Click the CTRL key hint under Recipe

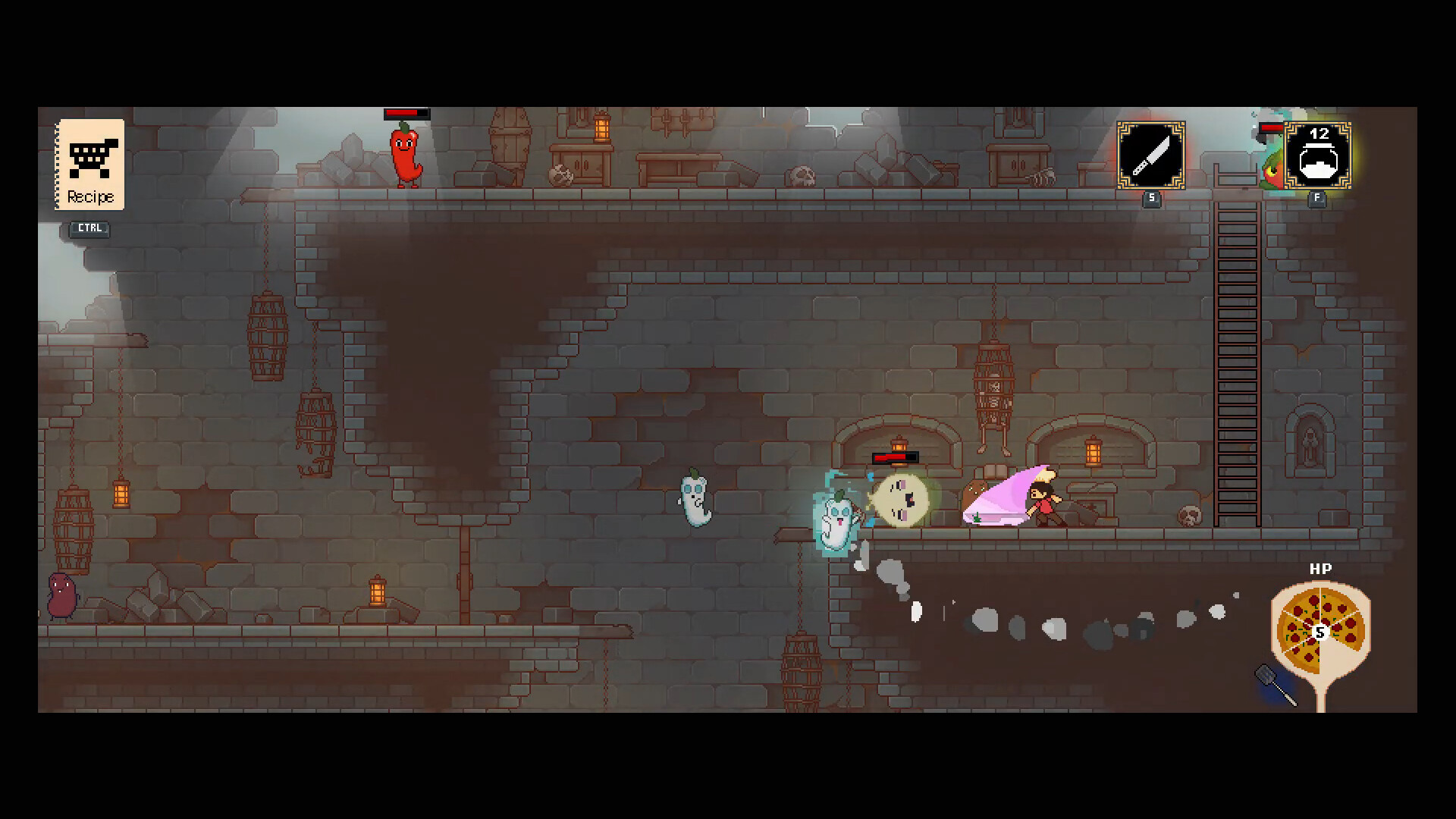pyautogui.click(x=88, y=228)
